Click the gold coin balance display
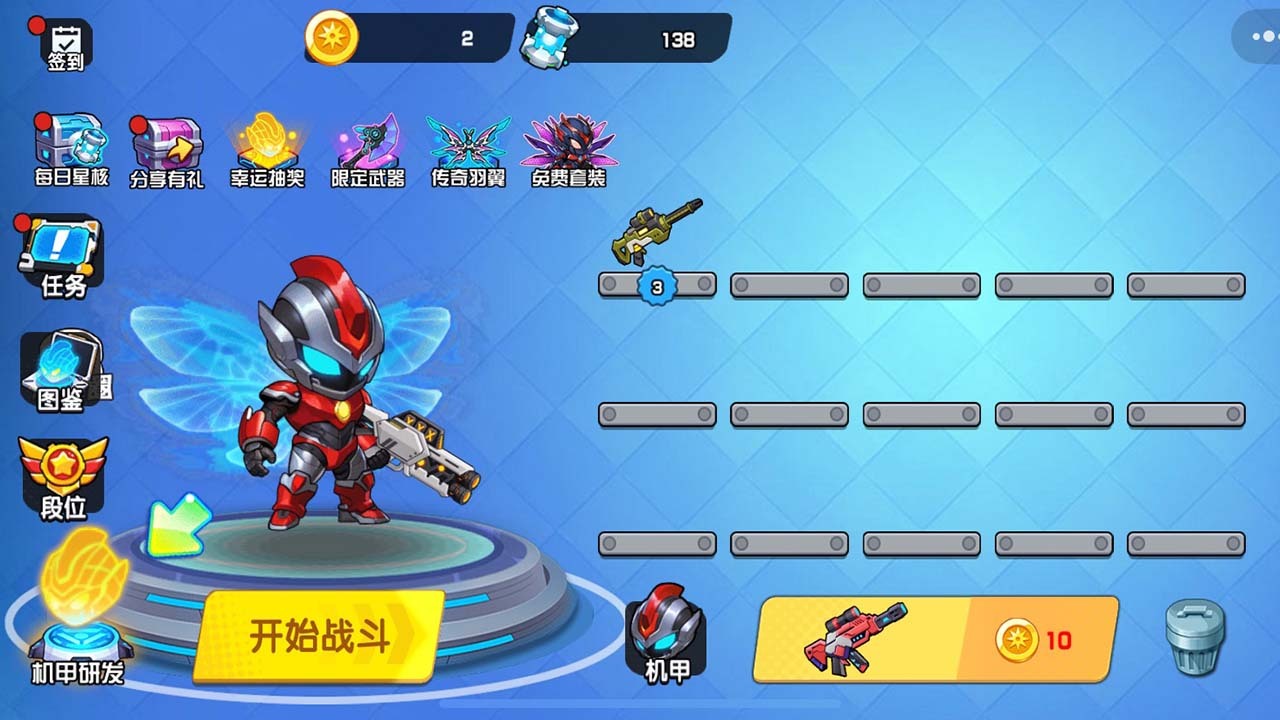This screenshot has width=1280, height=720. pyautogui.click(x=405, y=40)
